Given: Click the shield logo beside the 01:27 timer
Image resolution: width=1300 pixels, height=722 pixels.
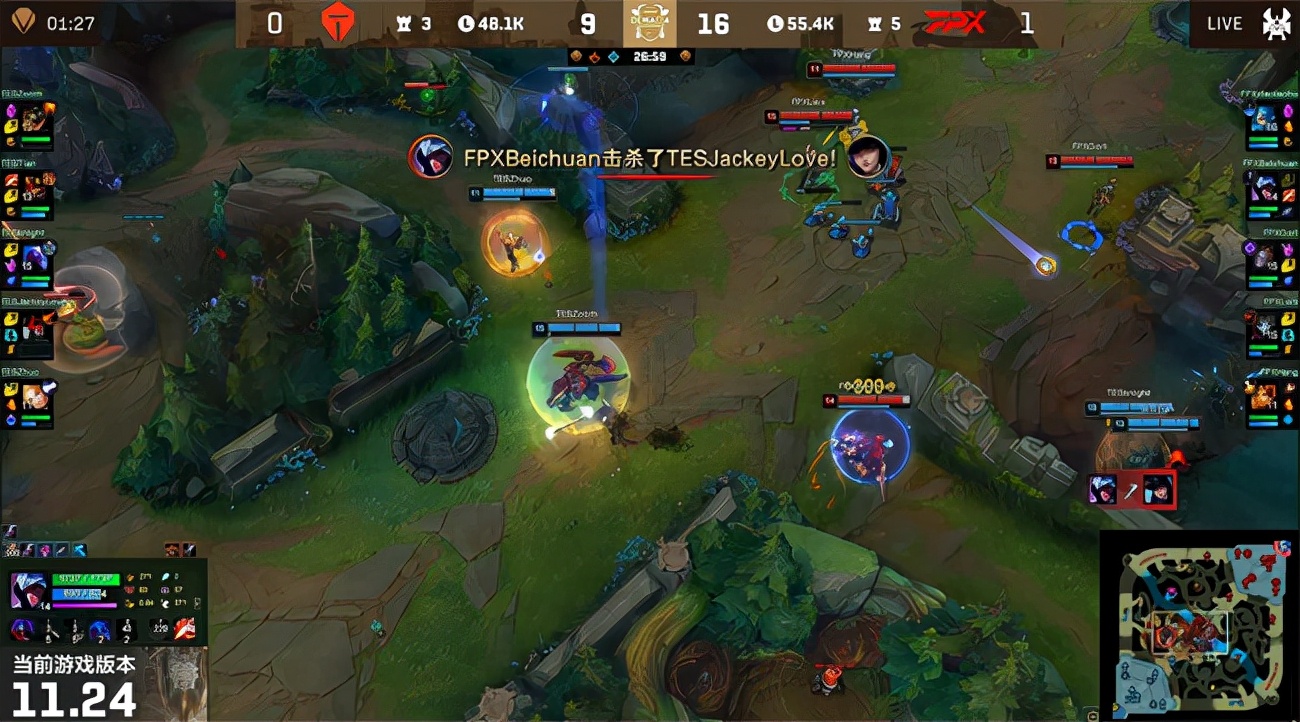Looking at the screenshot, I should 23,21.
